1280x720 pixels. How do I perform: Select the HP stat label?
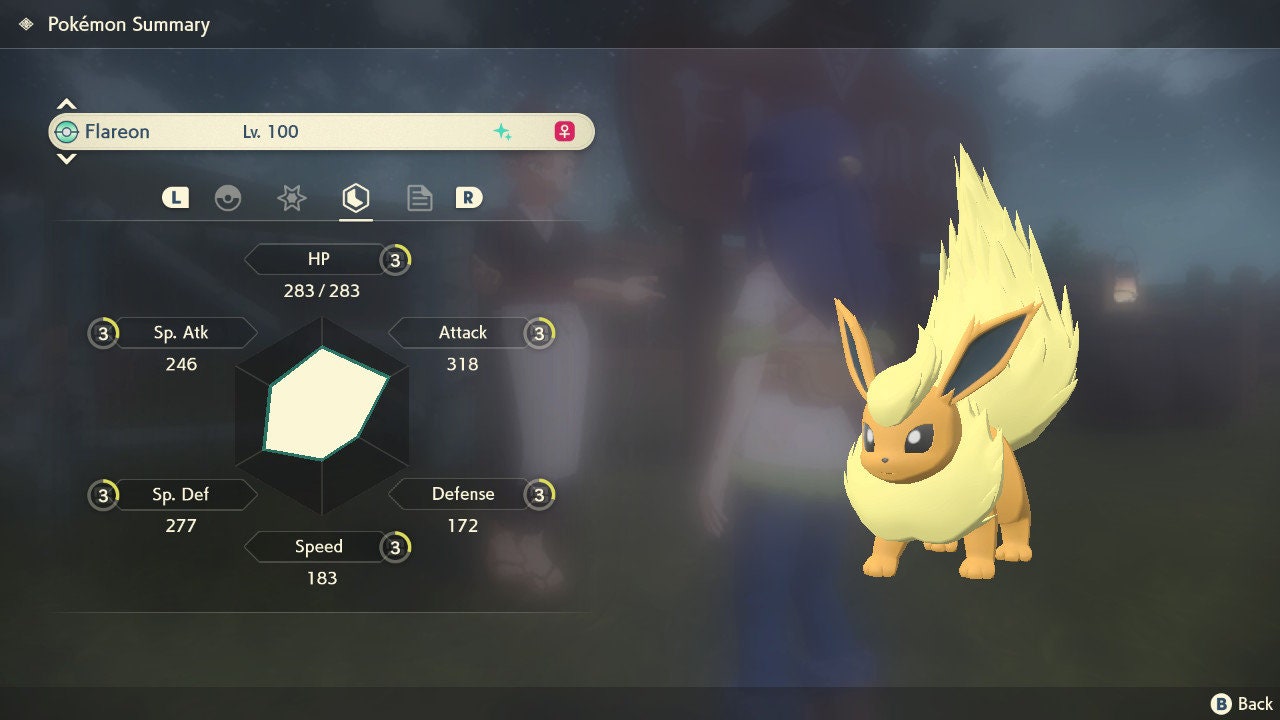(x=318, y=260)
